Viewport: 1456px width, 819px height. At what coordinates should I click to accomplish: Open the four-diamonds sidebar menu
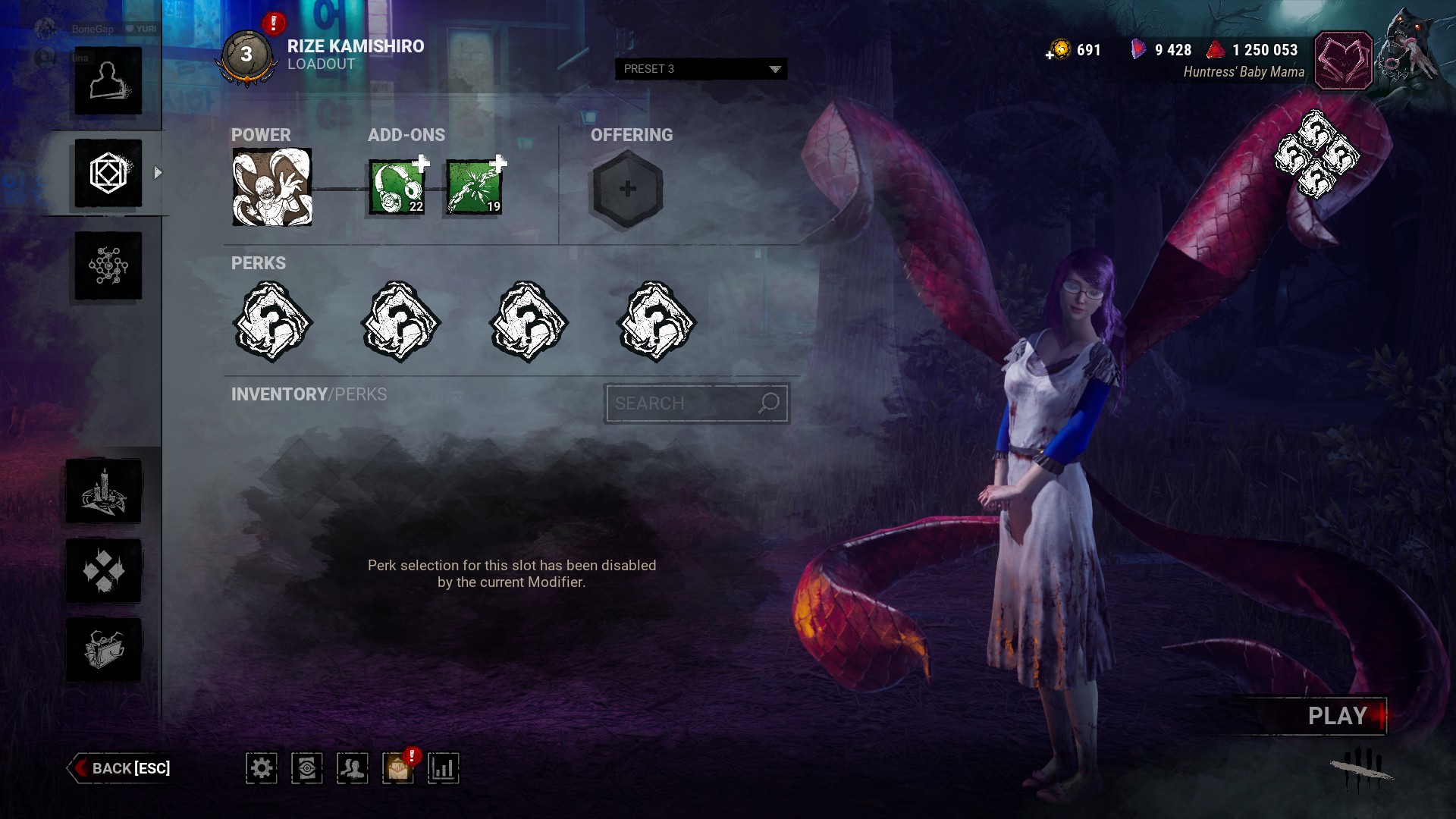pyautogui.click(x=104, y=570)
